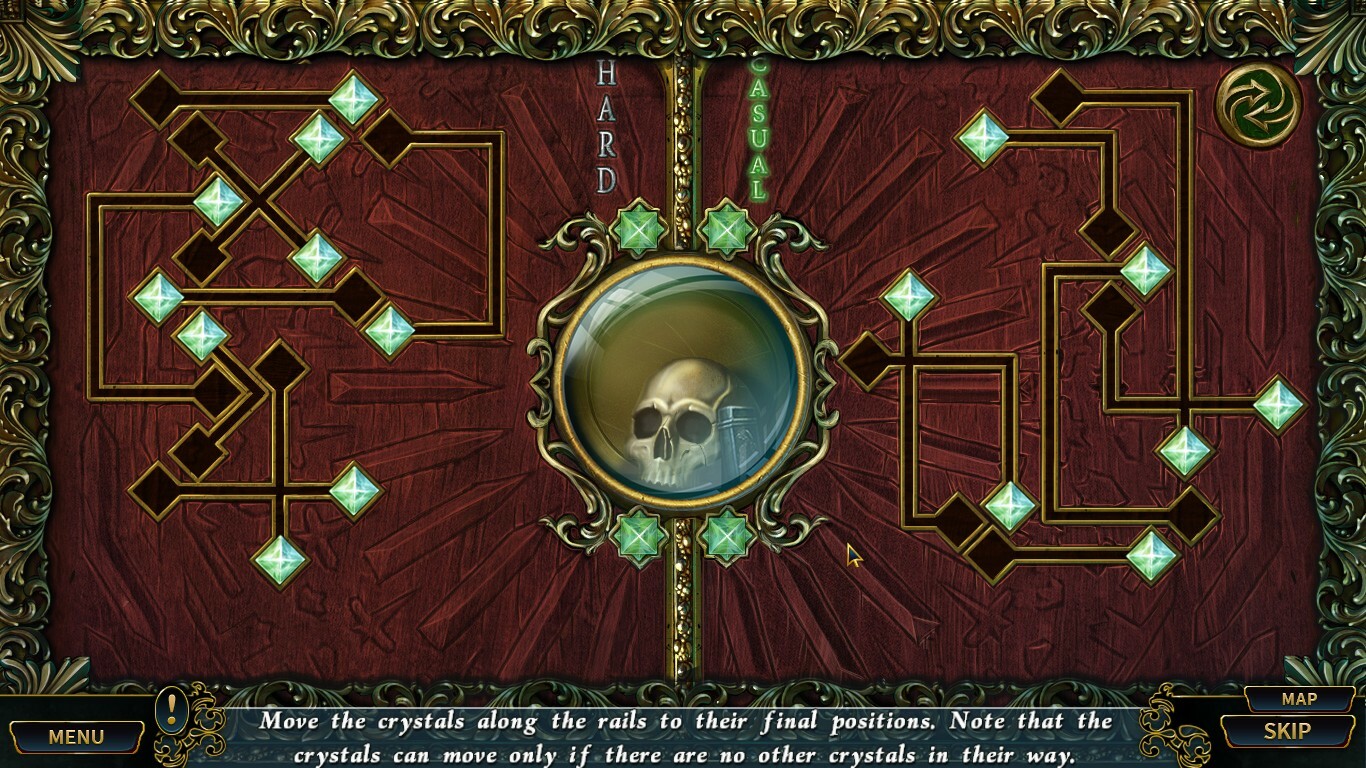Click the X-marked slot above left of the orb

click(637, 231)
